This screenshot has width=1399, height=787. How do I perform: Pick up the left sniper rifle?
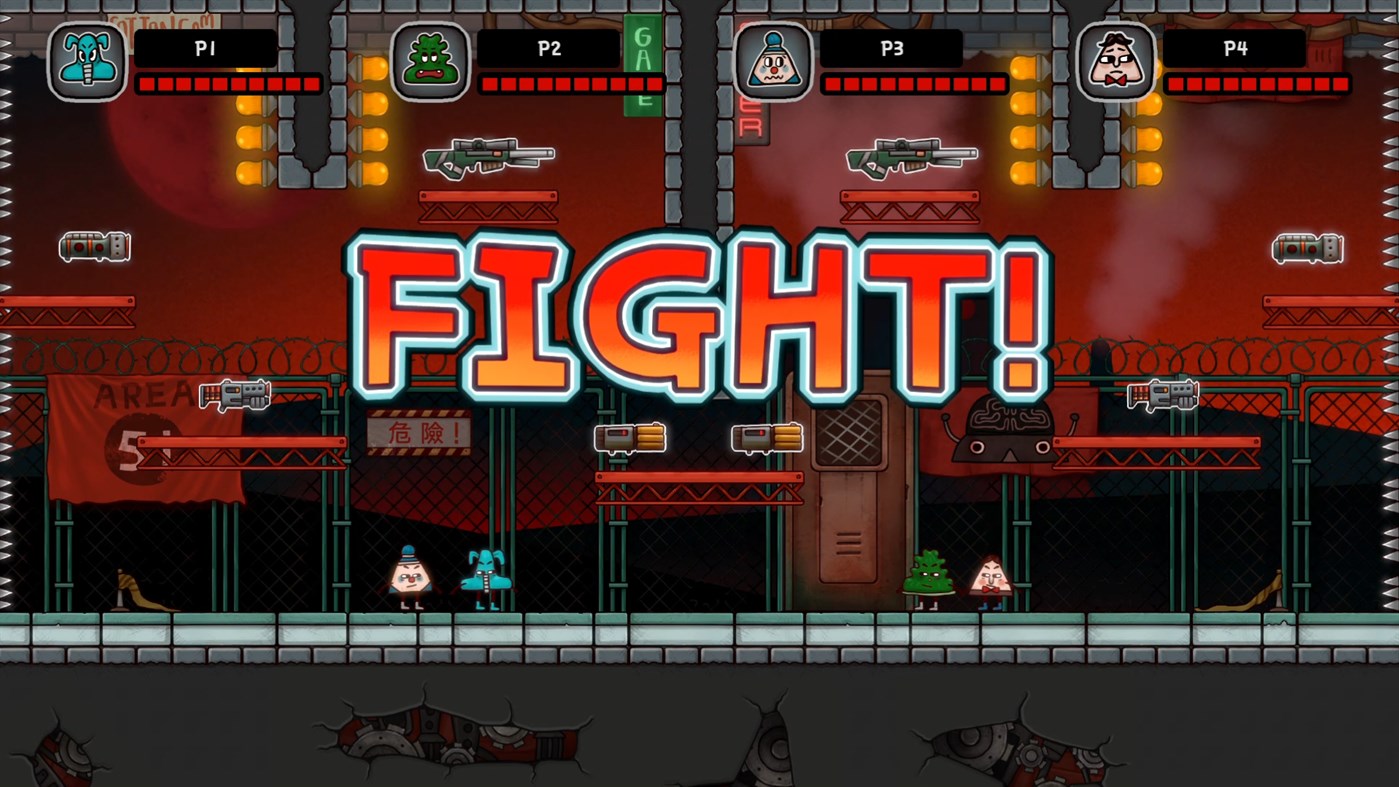(x=489, y=157)
